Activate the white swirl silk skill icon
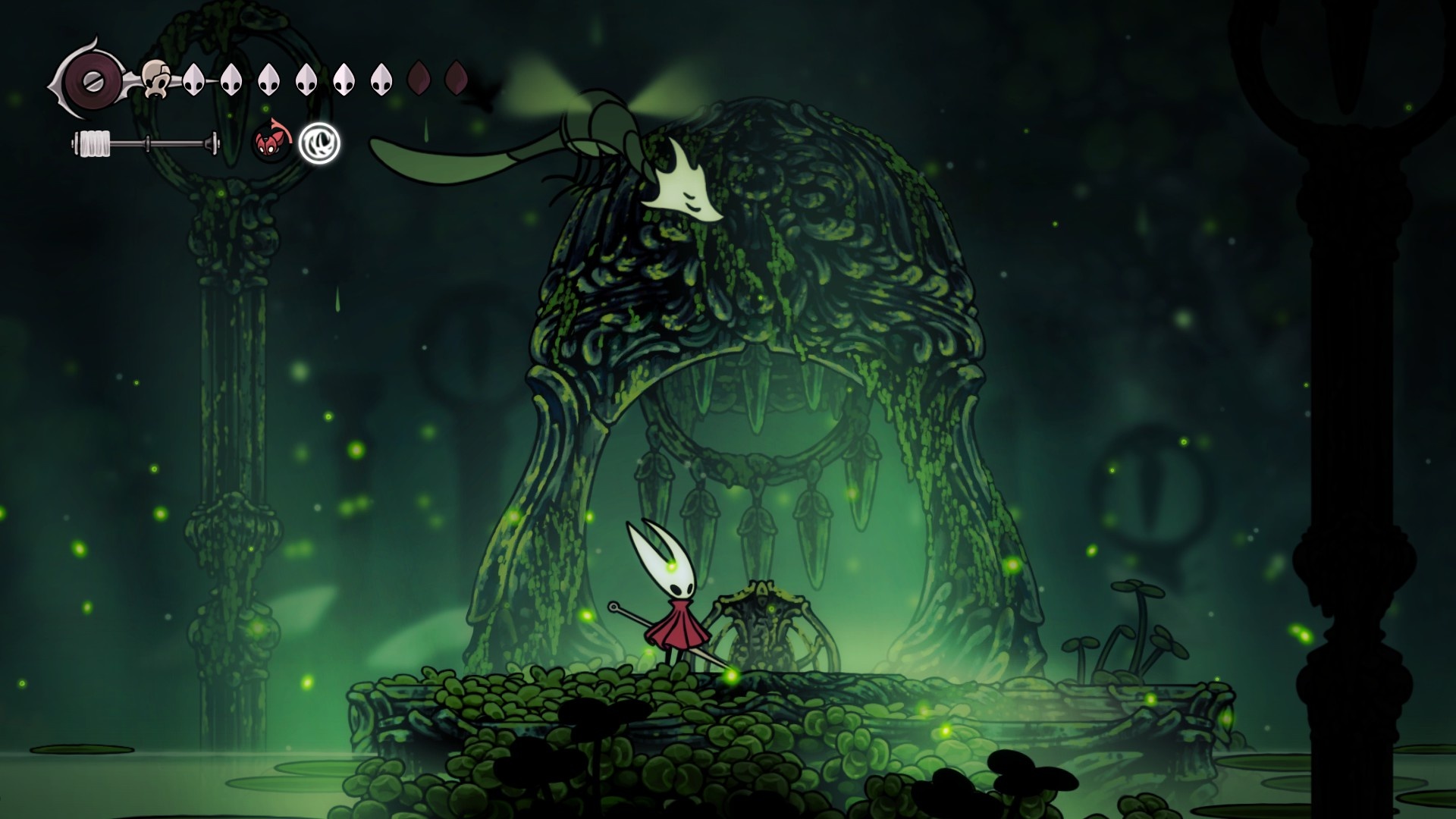This screenshot has width=1456, height=819. pyautogui.click(x=319, y=143)
